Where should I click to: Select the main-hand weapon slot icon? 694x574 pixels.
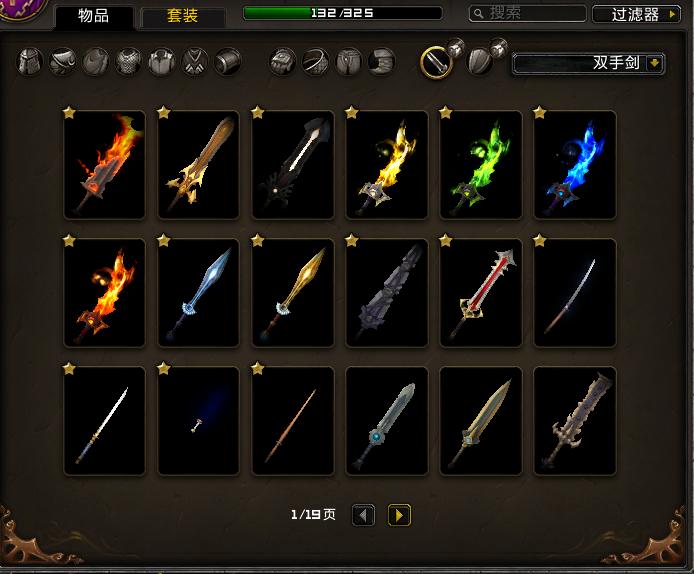click(x=435, y=62)
